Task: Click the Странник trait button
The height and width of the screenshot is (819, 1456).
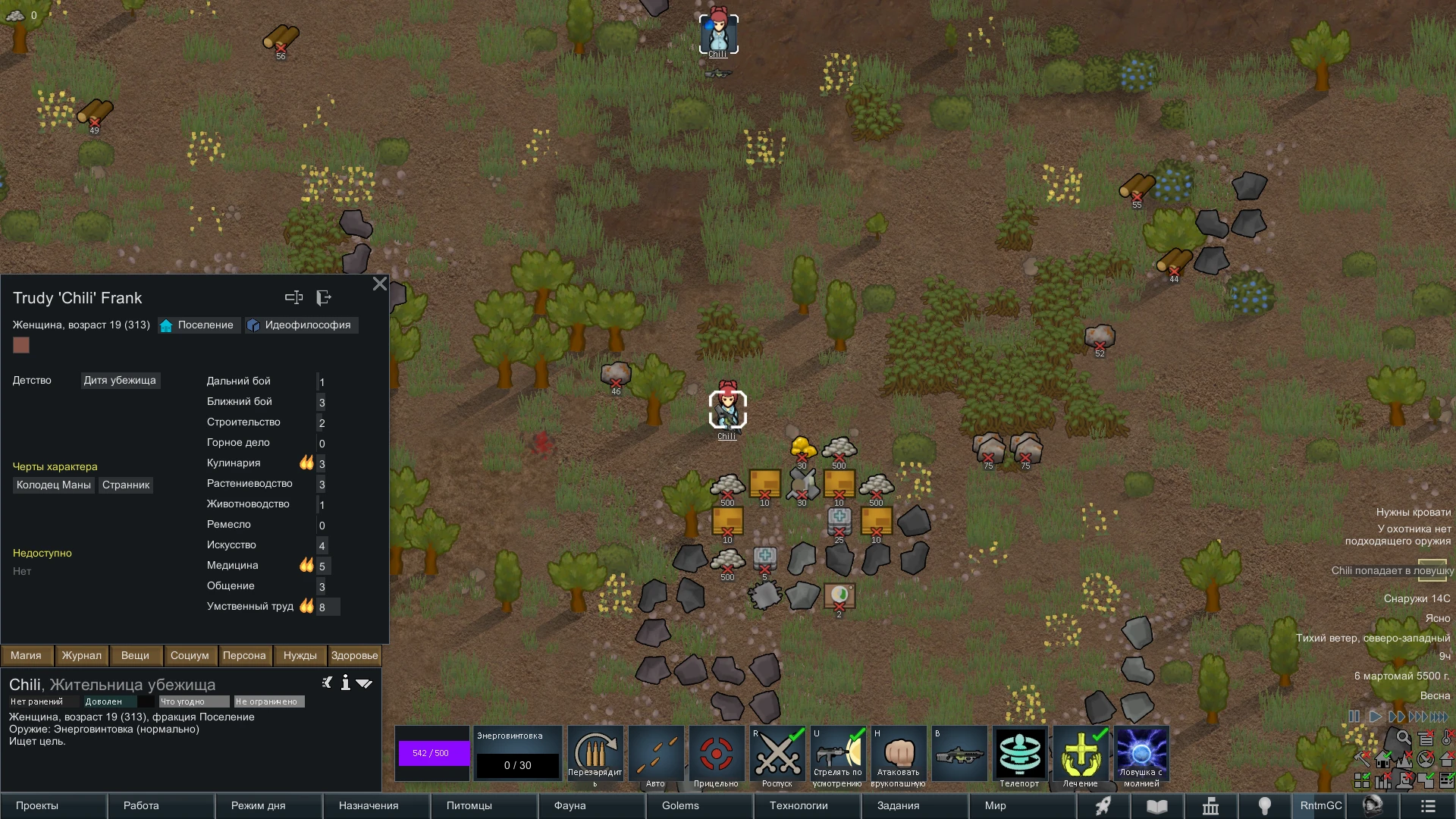Action: click(126, 485)
